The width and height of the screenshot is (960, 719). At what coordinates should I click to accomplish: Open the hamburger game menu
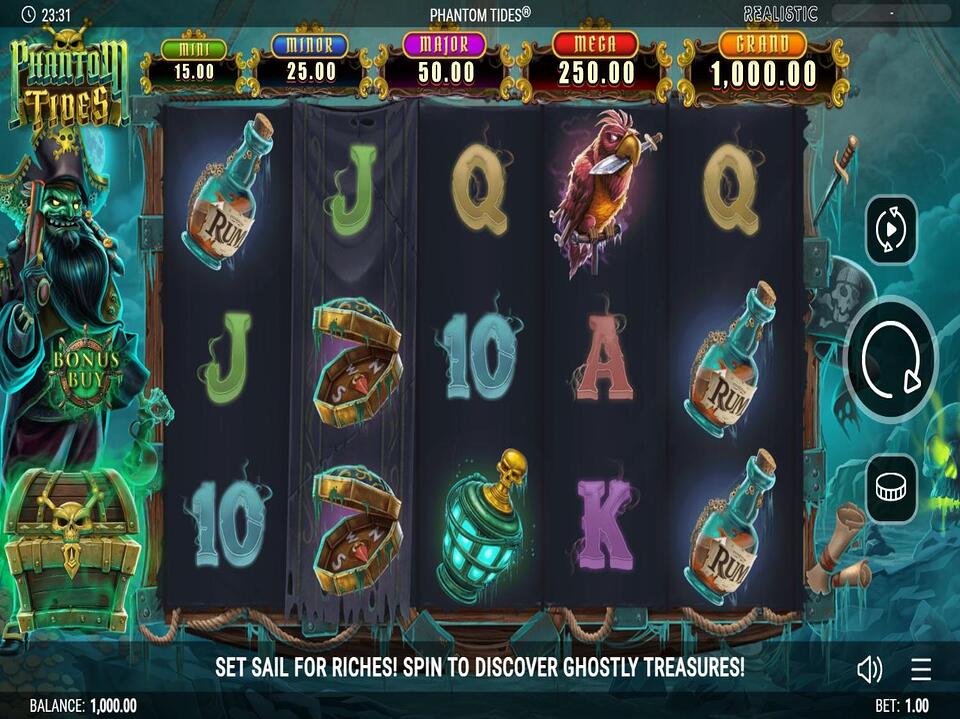(921, 669)
